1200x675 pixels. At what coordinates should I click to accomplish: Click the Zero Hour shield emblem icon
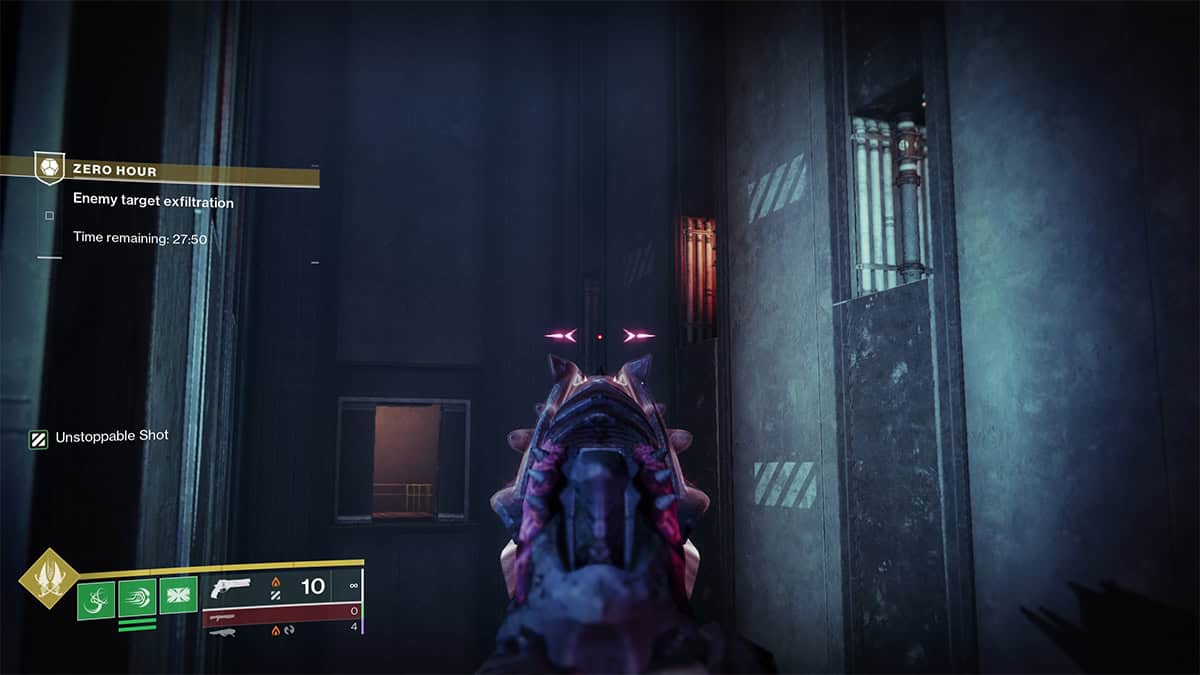(50, 167)
